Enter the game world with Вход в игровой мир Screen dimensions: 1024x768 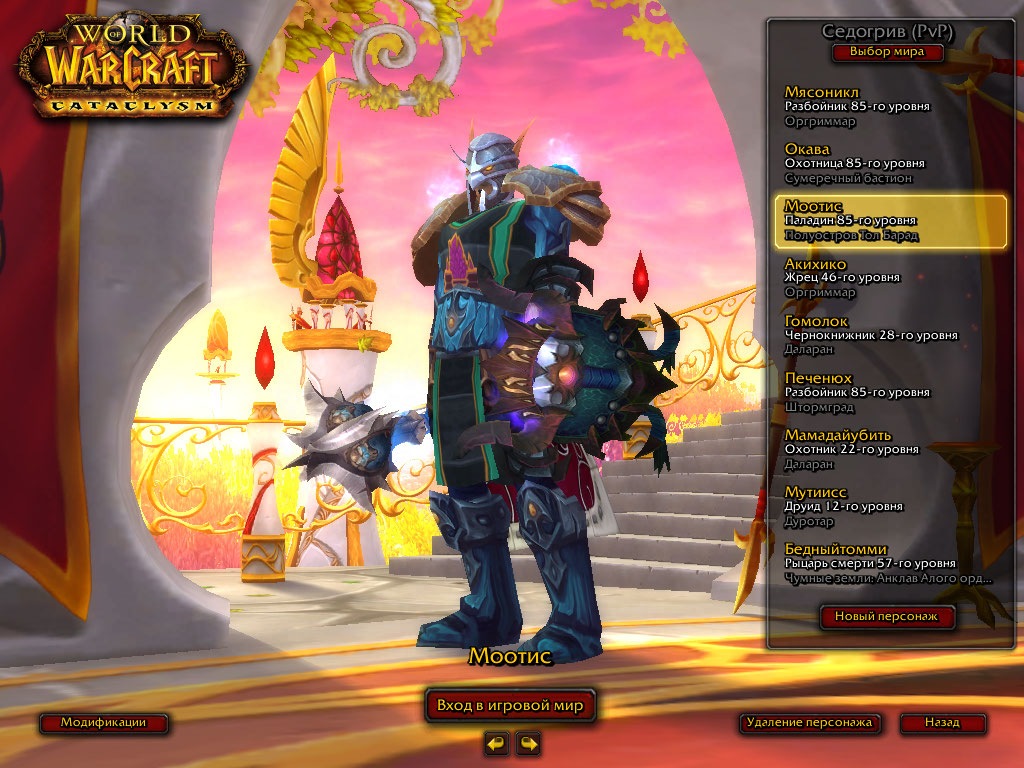pos(510,705)
